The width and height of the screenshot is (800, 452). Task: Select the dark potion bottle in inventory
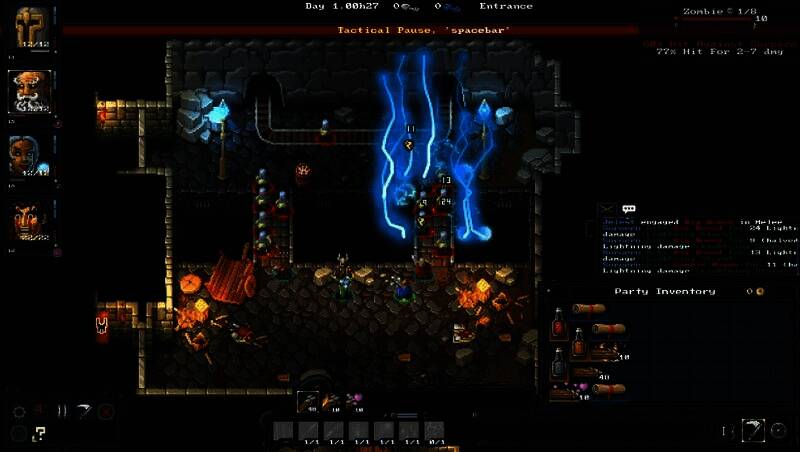pyautogui.click(x=559, y=362)
